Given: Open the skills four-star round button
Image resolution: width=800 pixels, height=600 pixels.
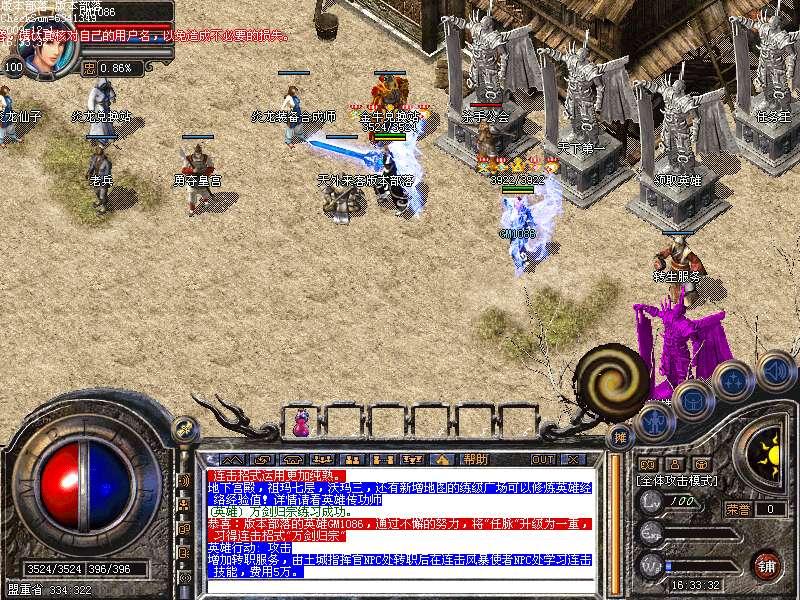Looking at the screenshot, I should 732,381.
